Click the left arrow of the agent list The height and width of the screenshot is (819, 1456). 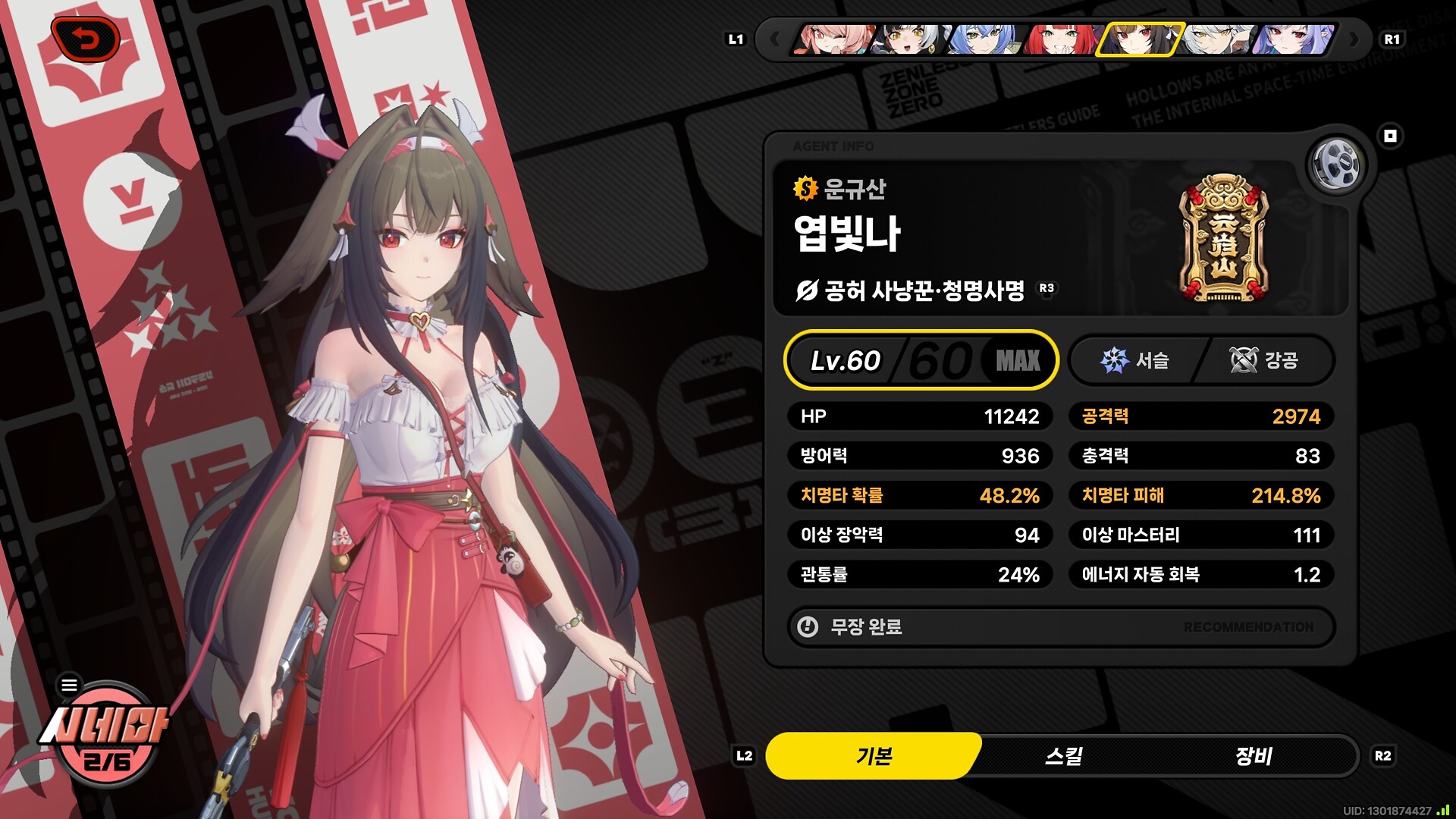coord(774,39)
